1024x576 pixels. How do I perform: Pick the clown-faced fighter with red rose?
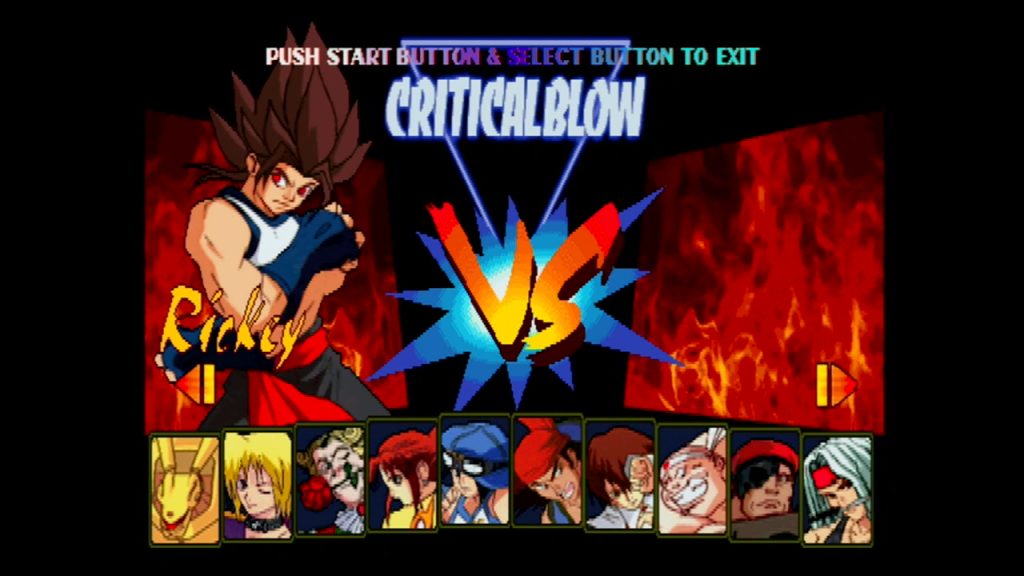(330, 480)
